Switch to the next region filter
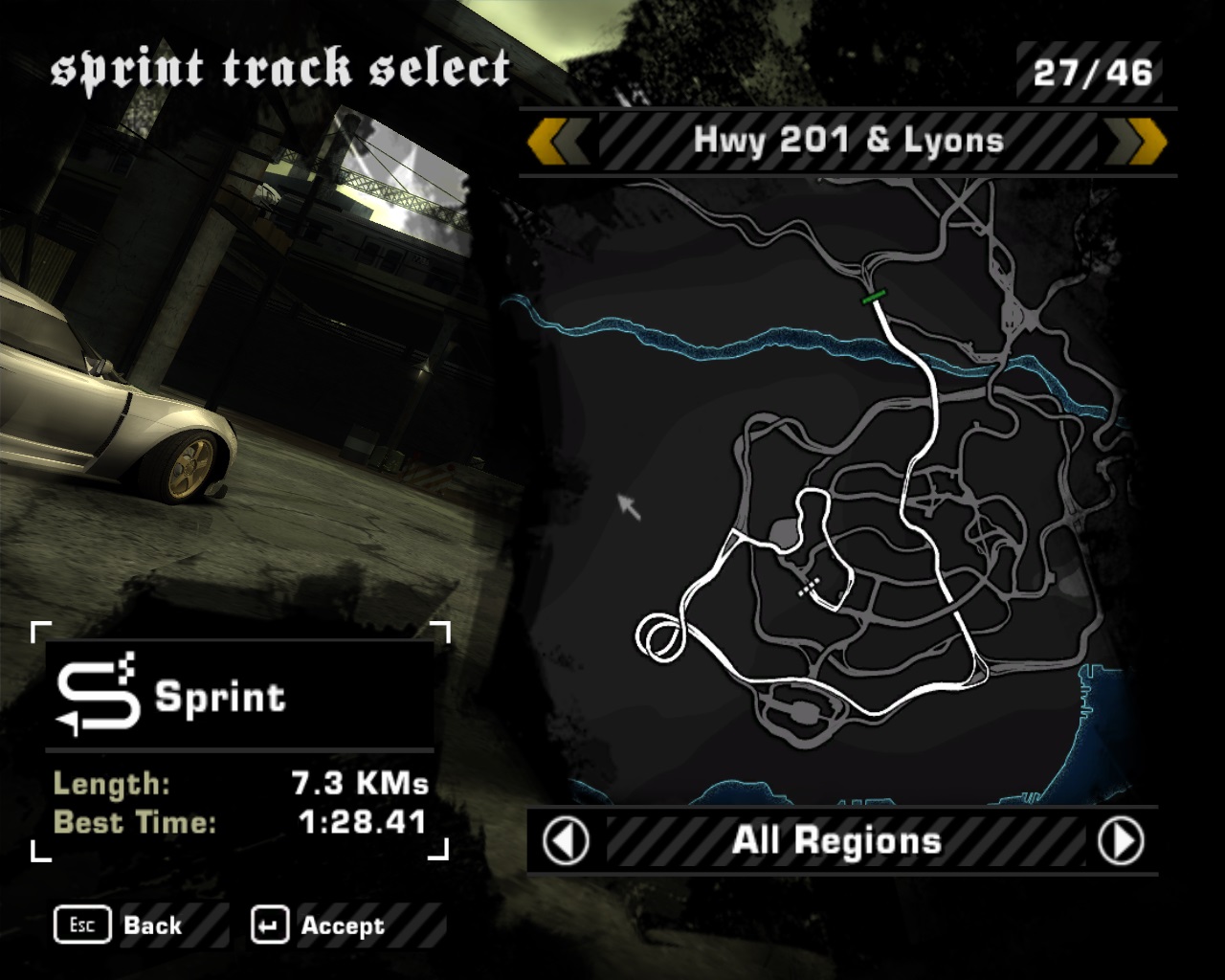The height and width of the screenshot is (980, 1225). tap(1120, 841)
